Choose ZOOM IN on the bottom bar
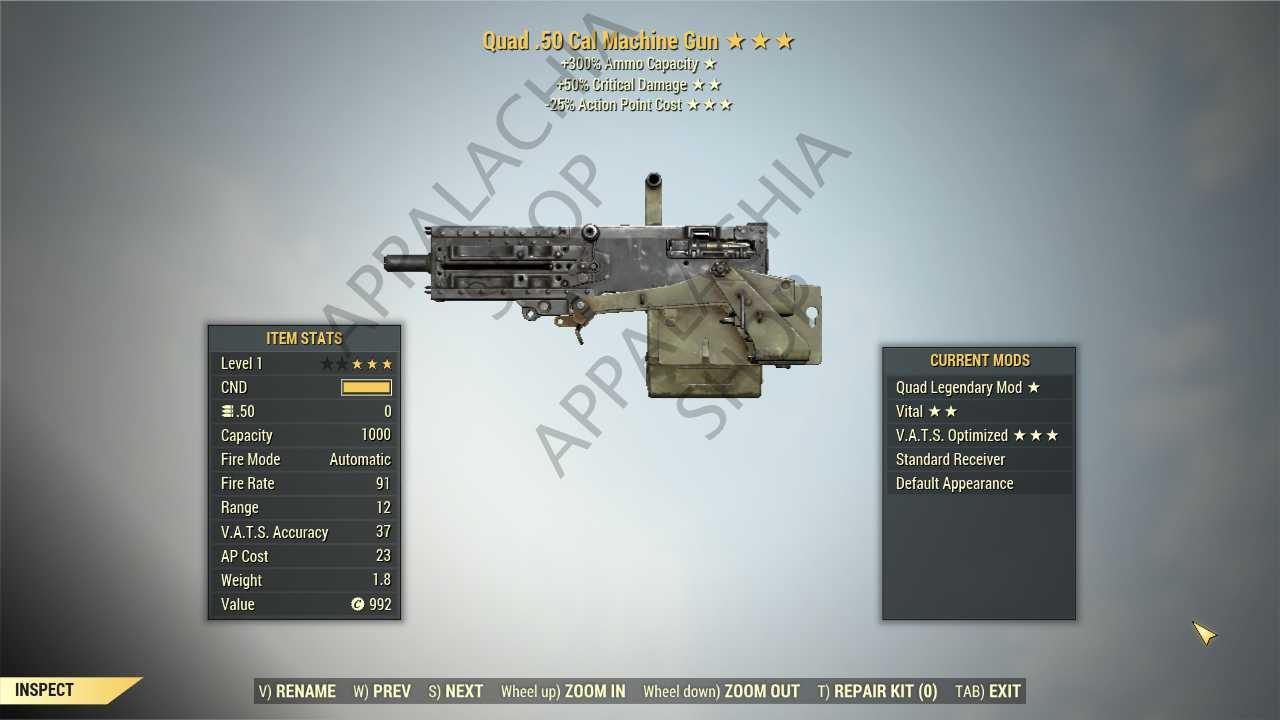The image size is (1280, 720). [x=563, y=691]
